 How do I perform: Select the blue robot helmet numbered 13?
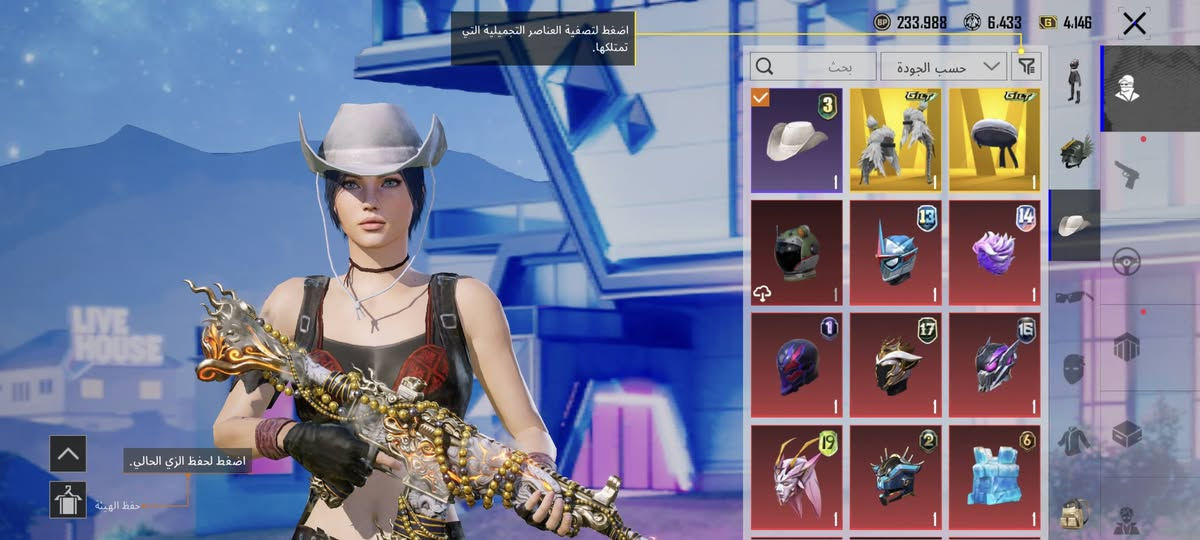click(895, 252)
